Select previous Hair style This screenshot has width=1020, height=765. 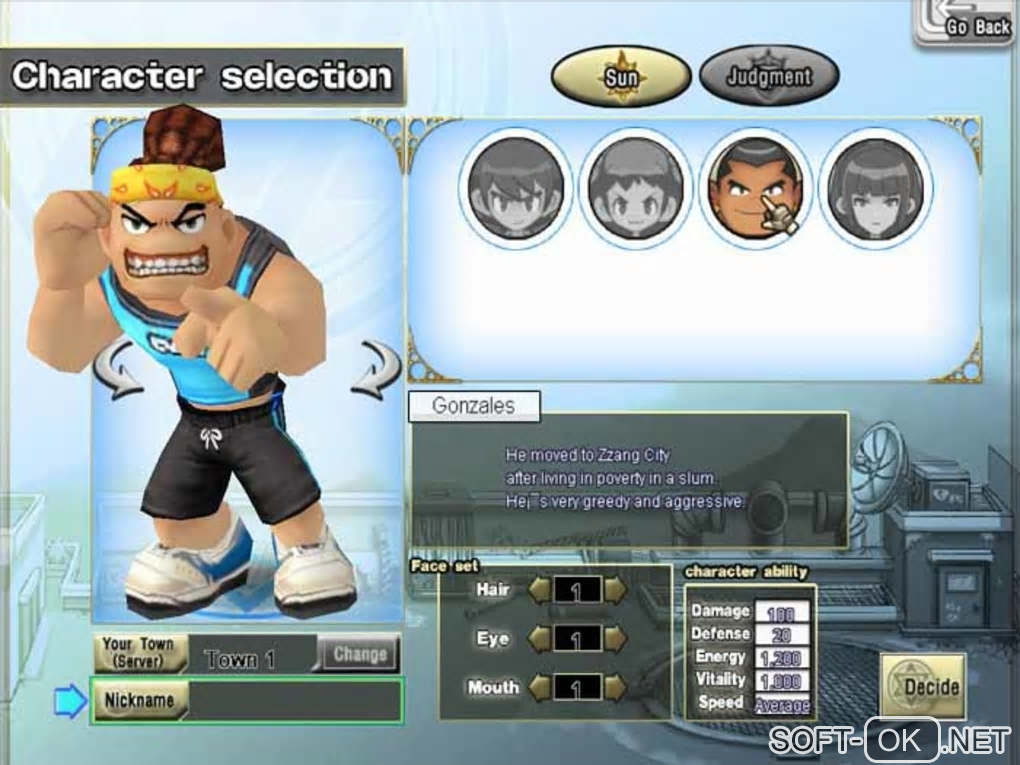click(x=540, y=590)
